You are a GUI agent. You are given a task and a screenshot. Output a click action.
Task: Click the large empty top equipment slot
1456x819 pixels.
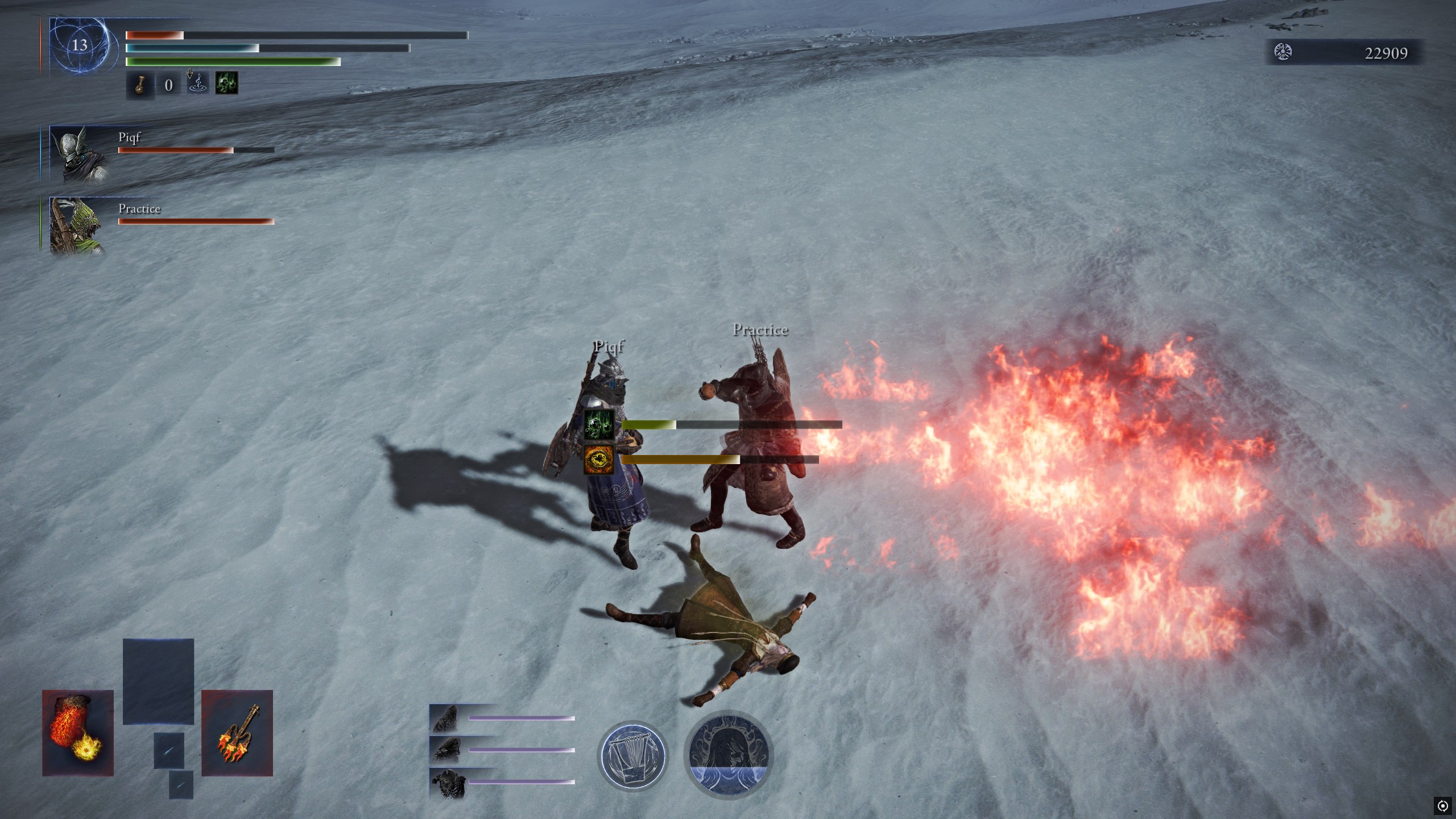[x=158, y=681]
